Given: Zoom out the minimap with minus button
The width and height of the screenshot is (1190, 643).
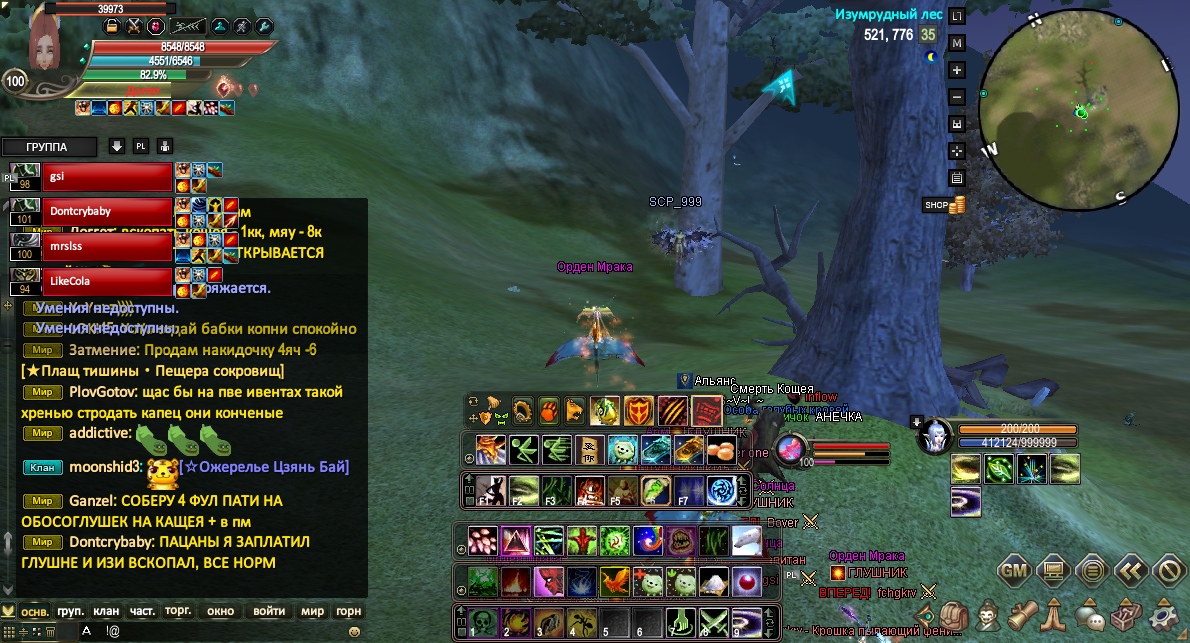Looking at the screenshot, I should (957, 97).
